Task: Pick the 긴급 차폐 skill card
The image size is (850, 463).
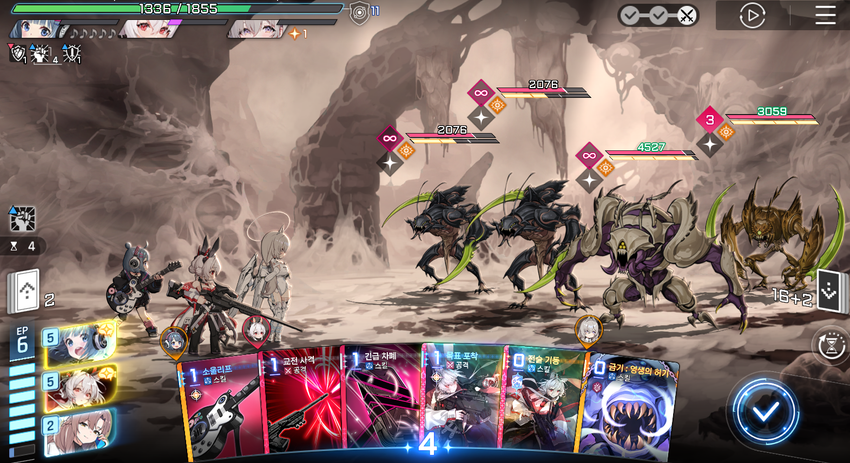Action: [380, 400]
